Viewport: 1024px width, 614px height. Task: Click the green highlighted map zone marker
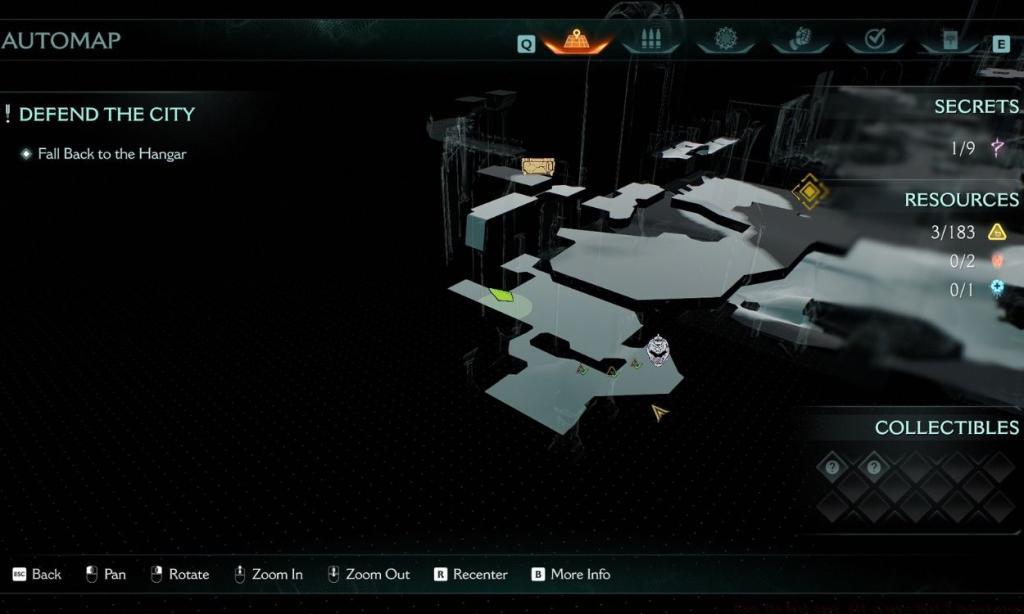pyautogui.click(x=501, y=295)
